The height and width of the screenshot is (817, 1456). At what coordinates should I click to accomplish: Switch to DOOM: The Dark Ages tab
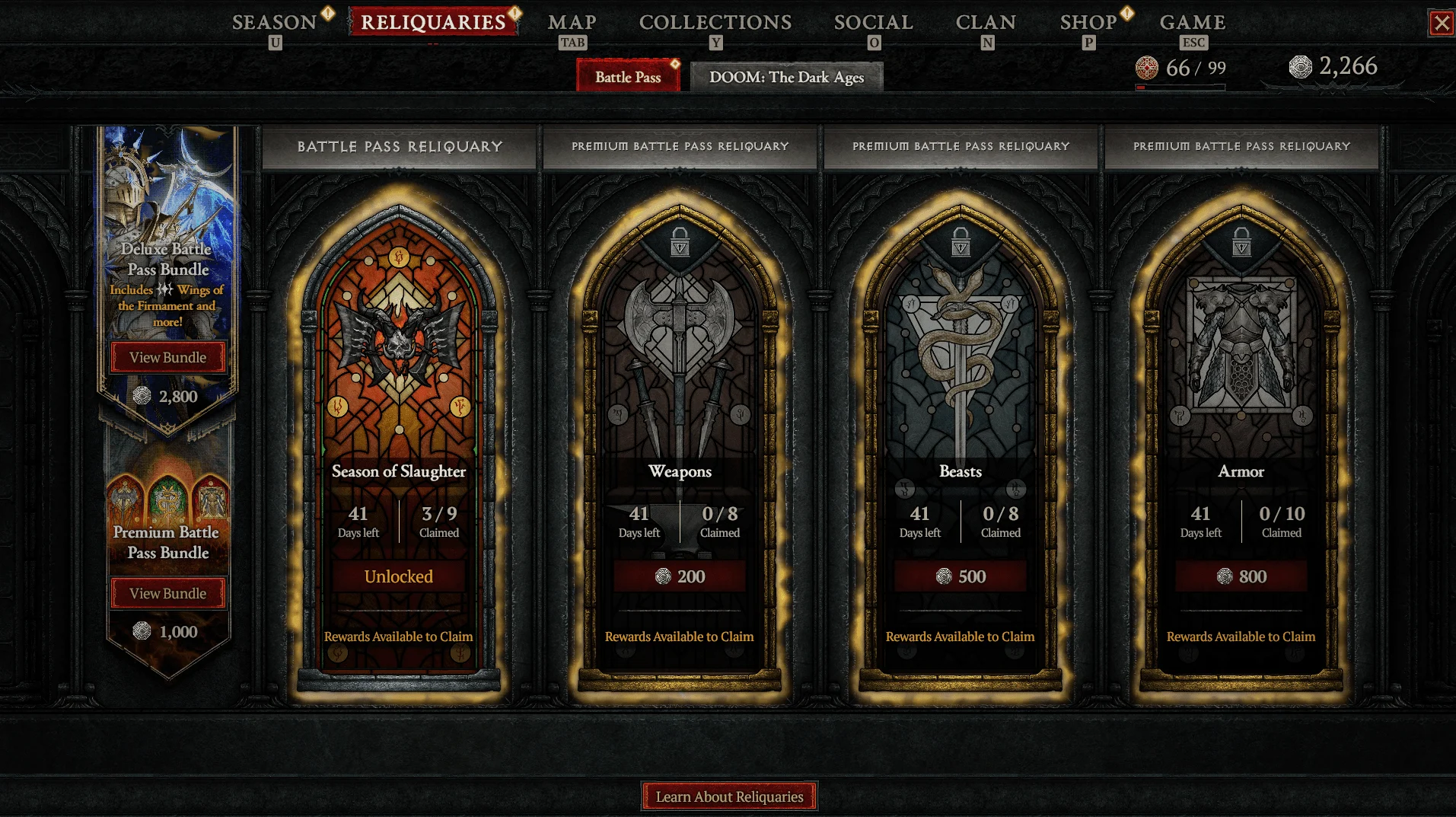coord(786,77)
